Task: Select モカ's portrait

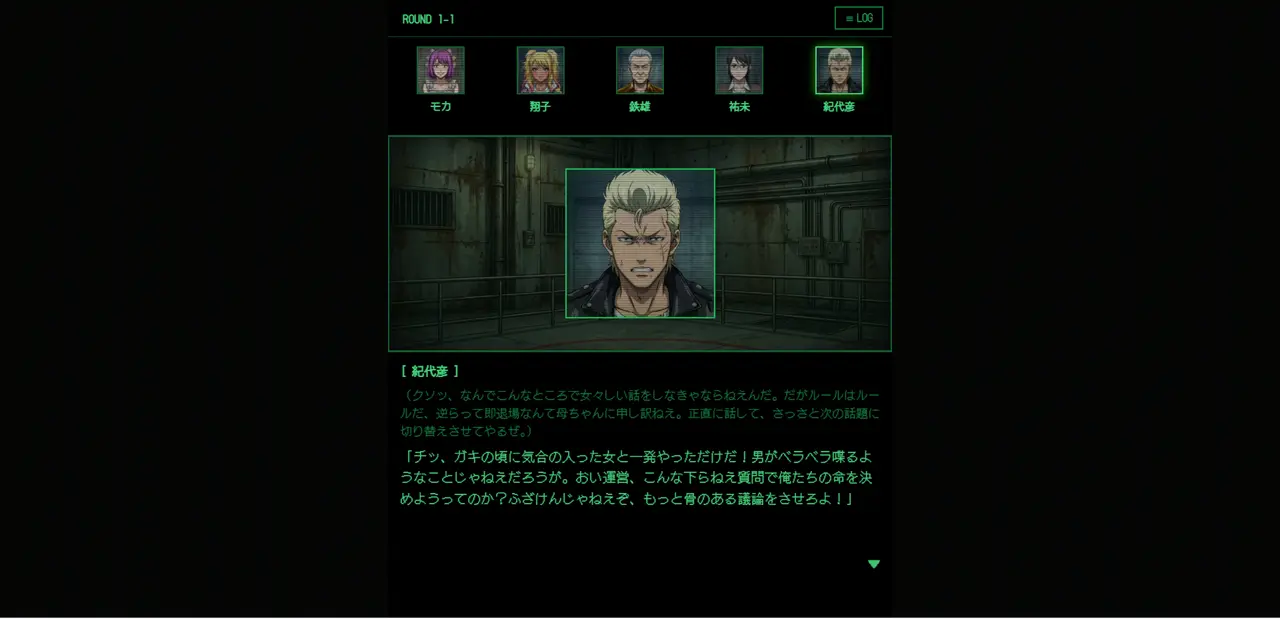Action: coord(440,70)
